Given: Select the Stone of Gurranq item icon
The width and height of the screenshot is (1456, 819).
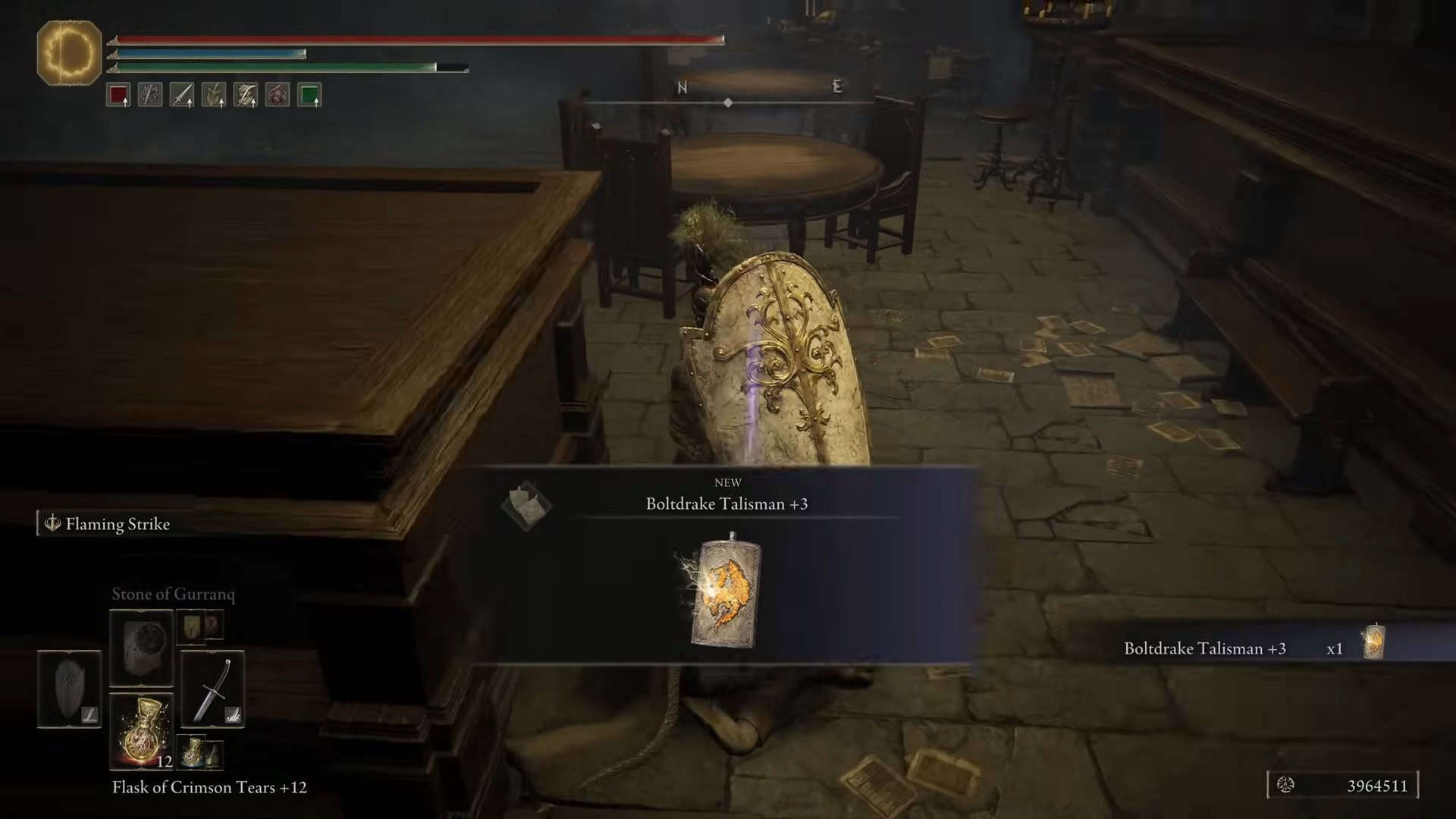Looking at the screenshot, I should click(x=142, y=647).
